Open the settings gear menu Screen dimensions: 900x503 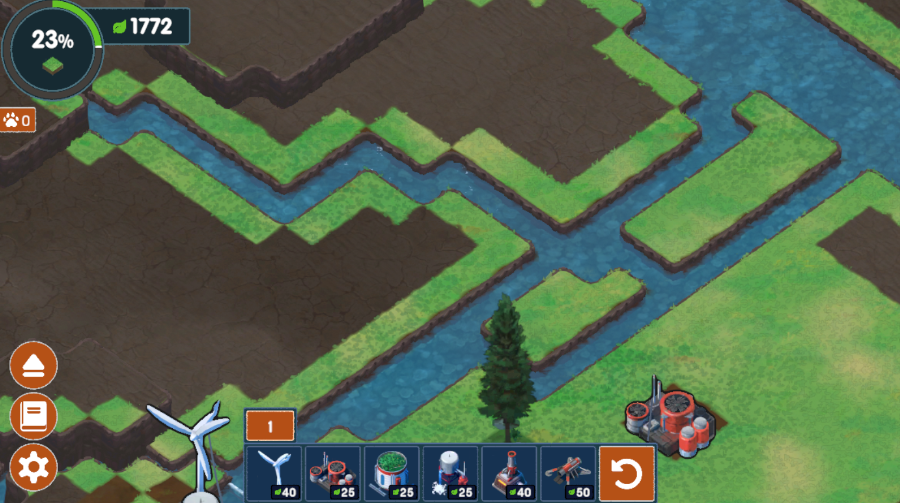[33, 466]
